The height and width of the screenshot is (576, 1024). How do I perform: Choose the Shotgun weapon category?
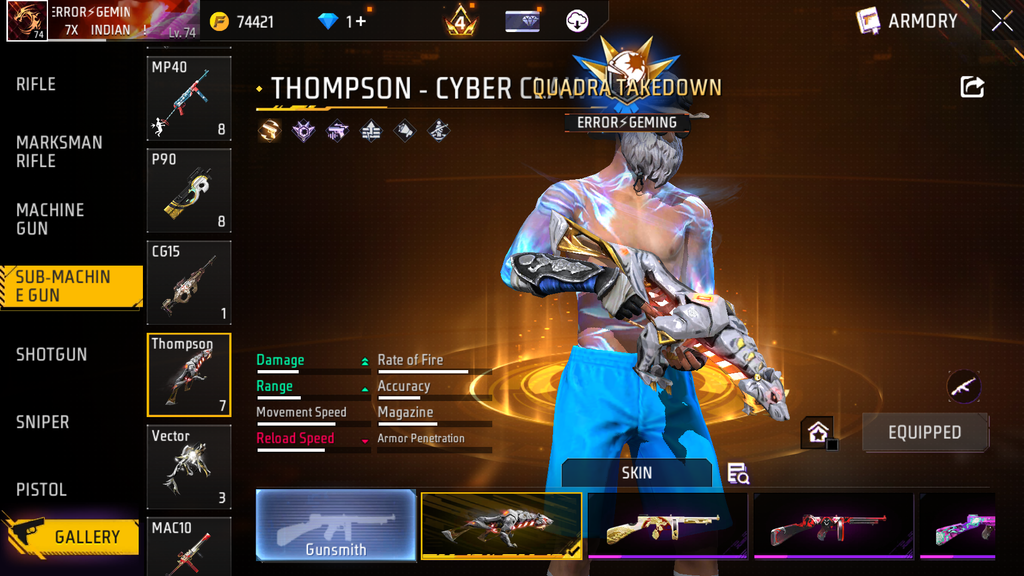click(x=51, y=354)
